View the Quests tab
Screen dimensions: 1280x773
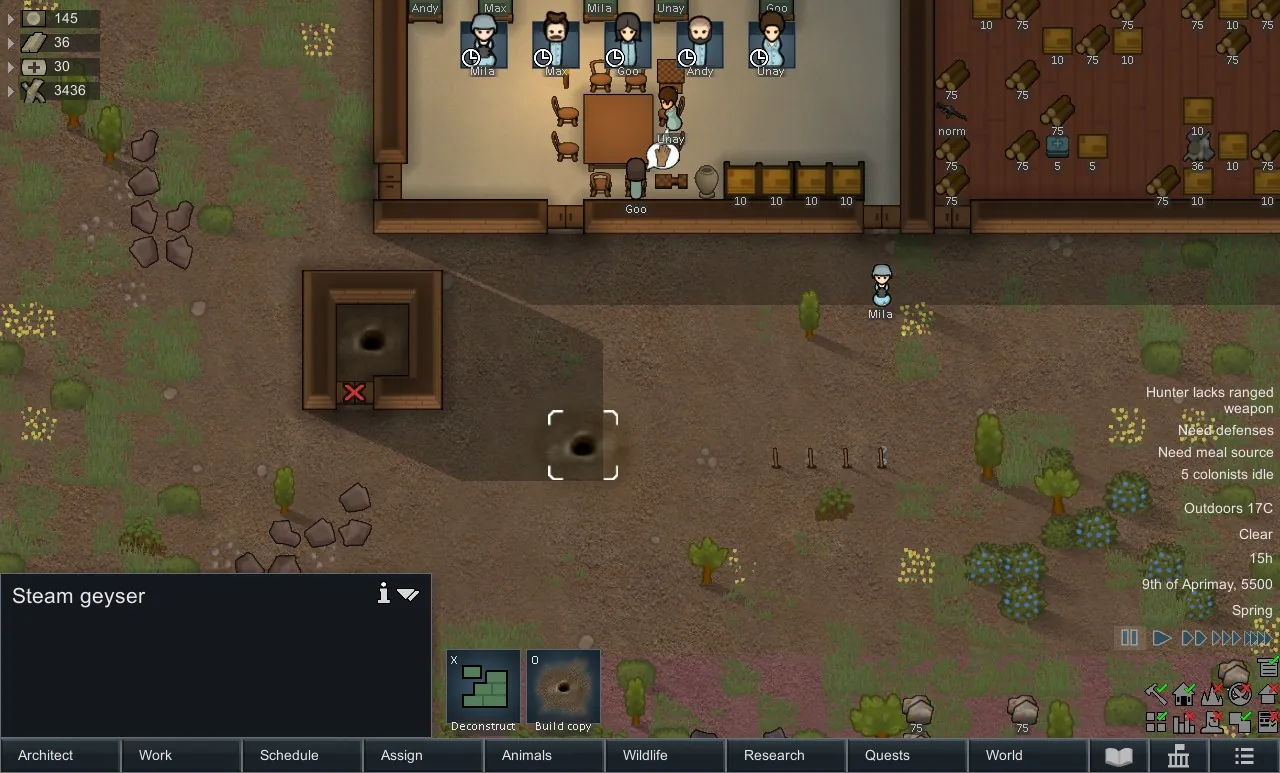click(x=907, y=755)
